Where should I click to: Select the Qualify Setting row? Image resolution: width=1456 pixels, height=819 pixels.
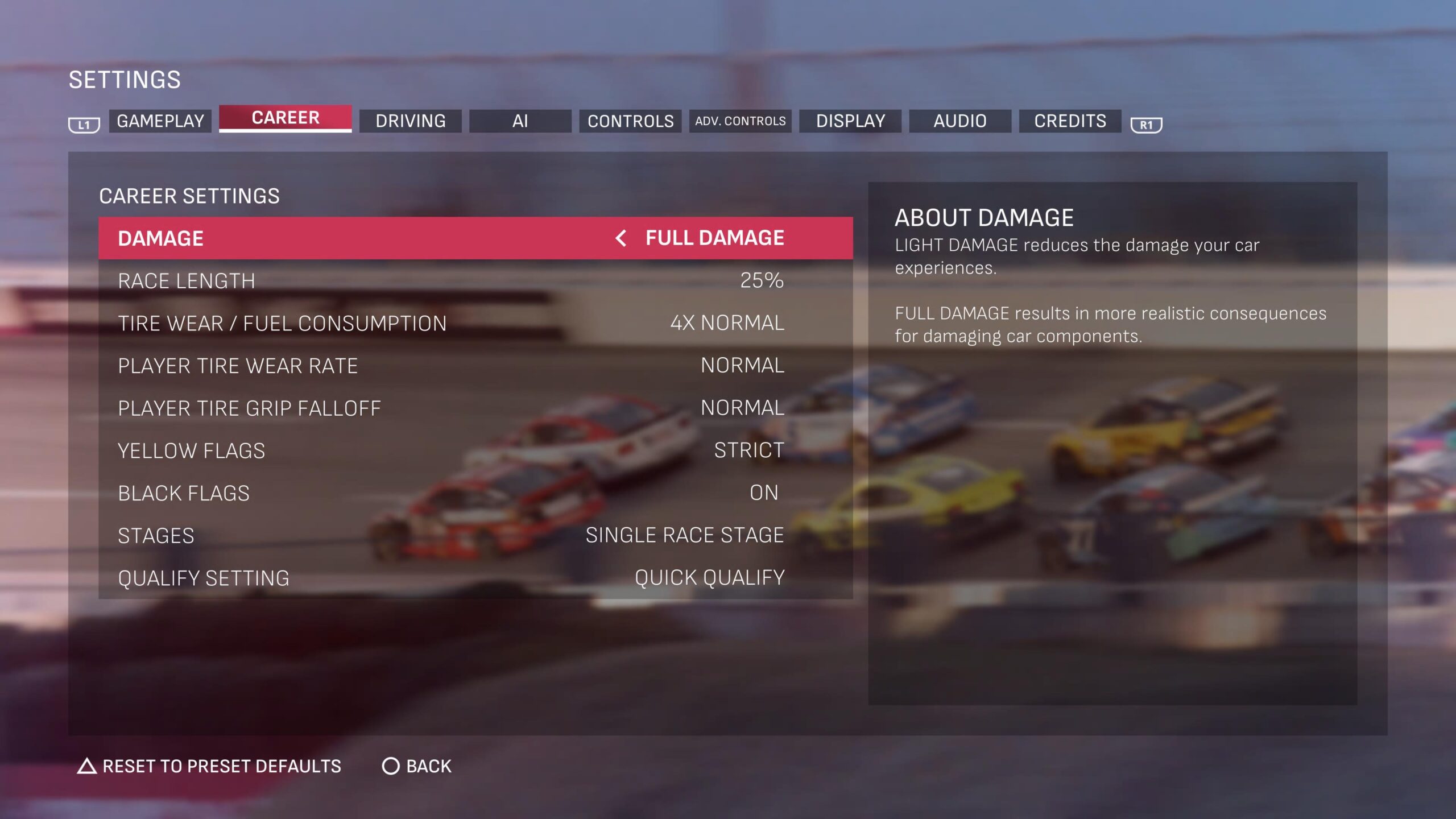pos(475,578)
